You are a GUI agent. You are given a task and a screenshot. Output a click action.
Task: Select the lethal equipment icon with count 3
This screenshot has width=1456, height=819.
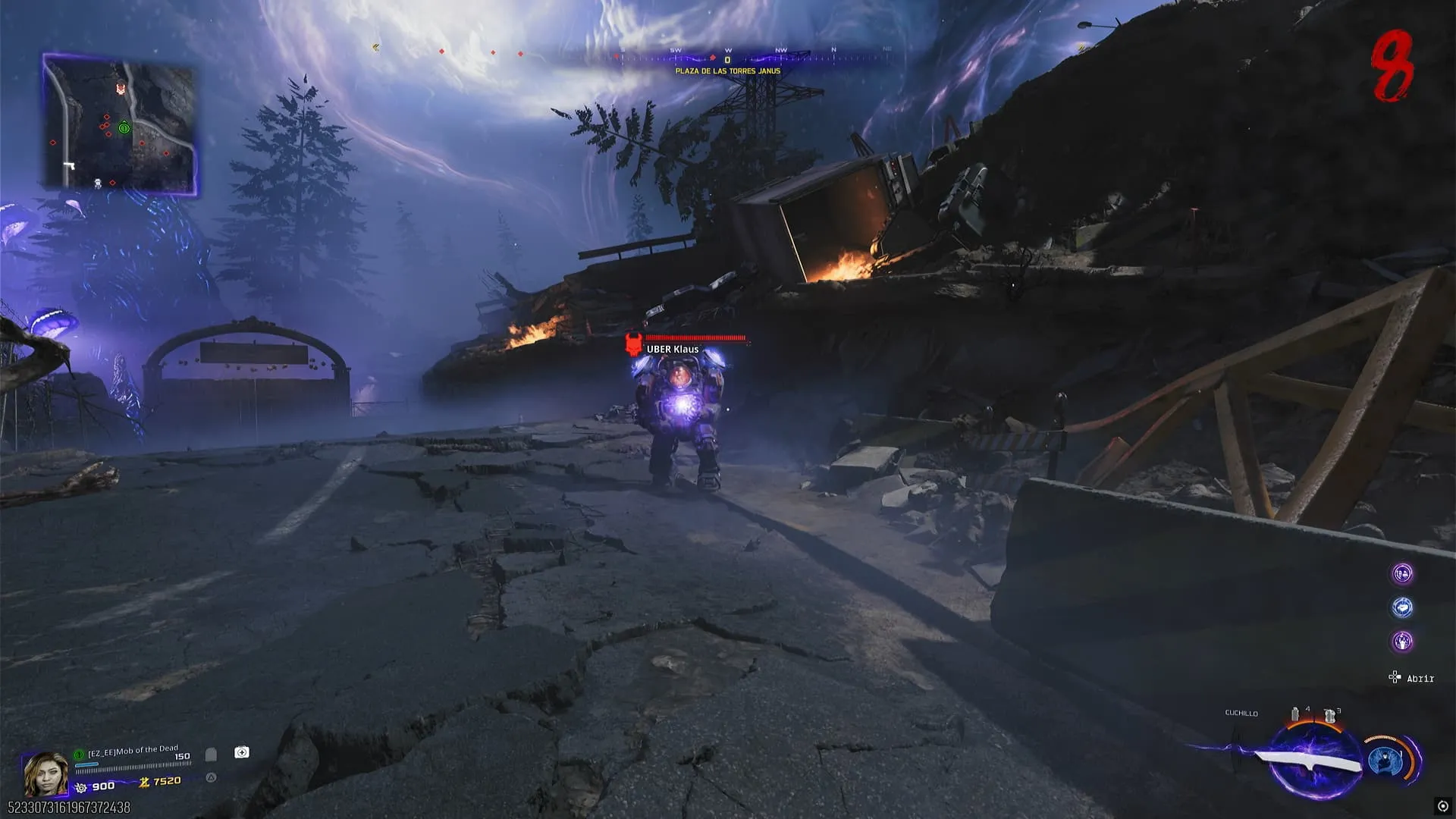click(1329, 715)
